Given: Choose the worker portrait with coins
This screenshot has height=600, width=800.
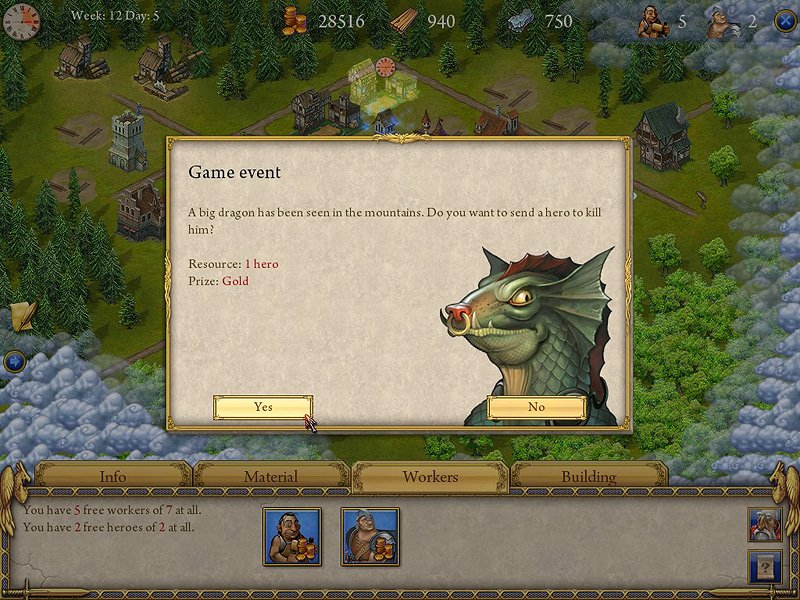Looking at the screenshot, I should (x=291, y=536).
